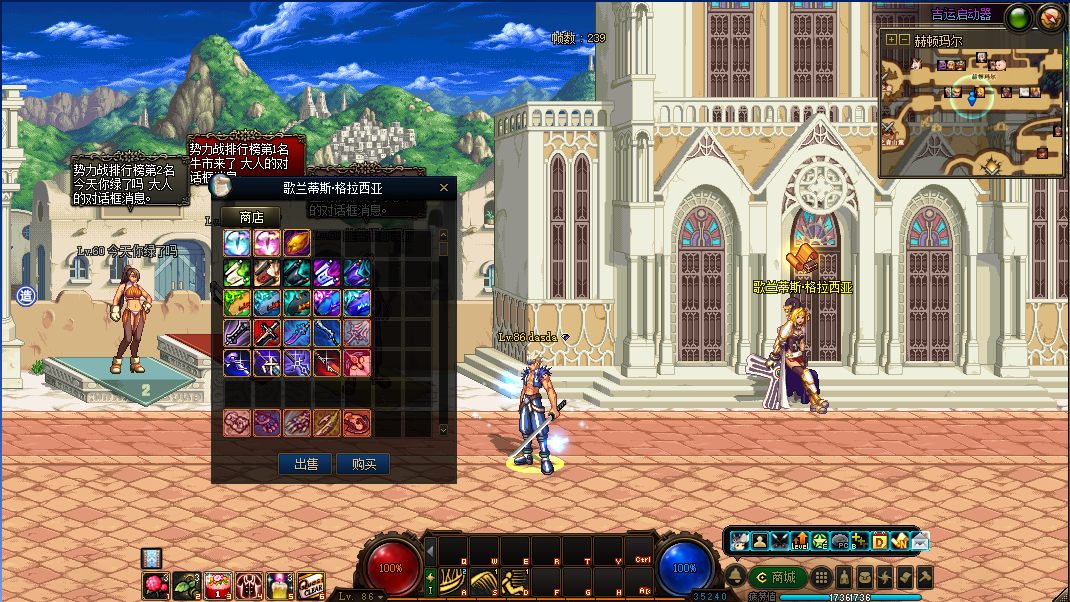Close the Grandis Gracia shop window
The height and width of the screenshot is (602, 1070).
(x=444, y=187)
